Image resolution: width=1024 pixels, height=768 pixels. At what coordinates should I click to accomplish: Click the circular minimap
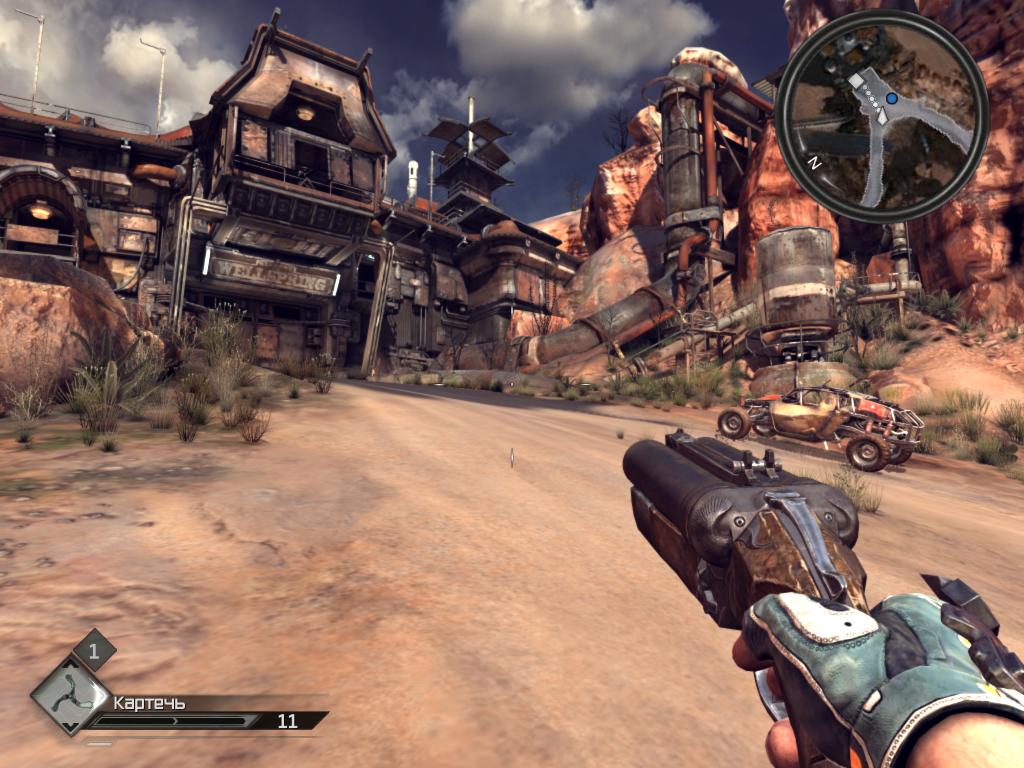click(881, 115)
